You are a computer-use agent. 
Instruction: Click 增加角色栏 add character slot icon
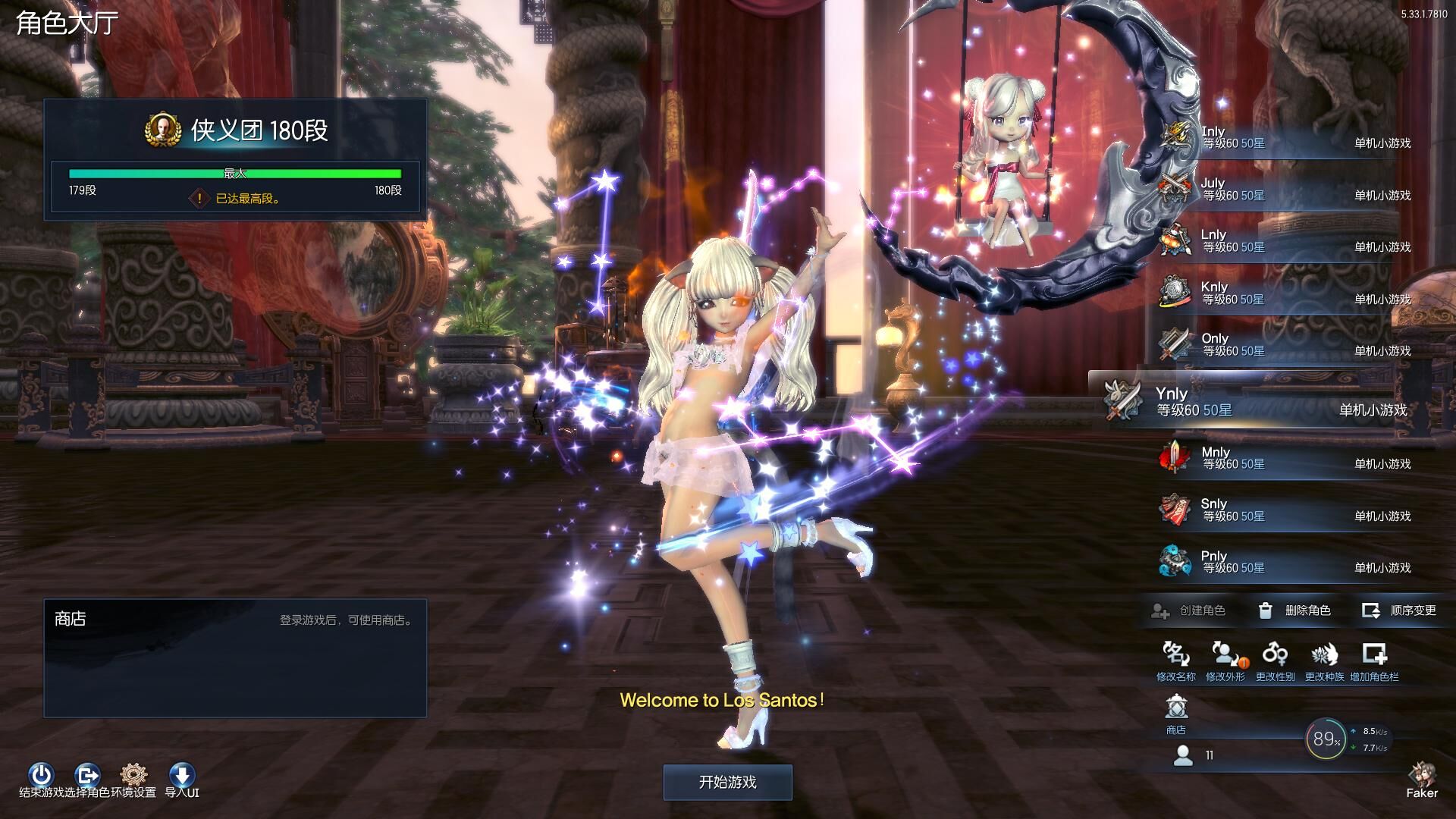[x=1374, y=654]
